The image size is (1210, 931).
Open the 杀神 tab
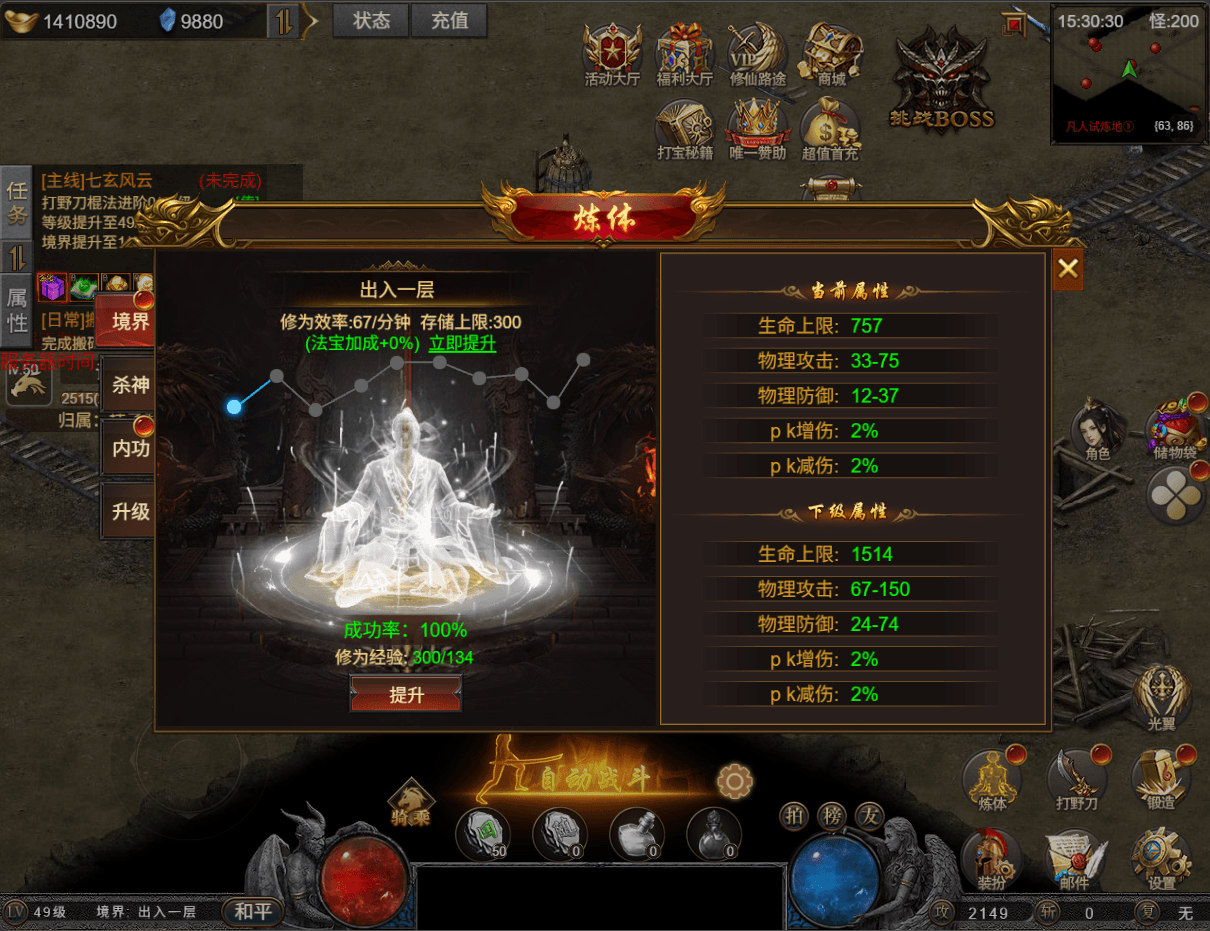coord(130,385)
